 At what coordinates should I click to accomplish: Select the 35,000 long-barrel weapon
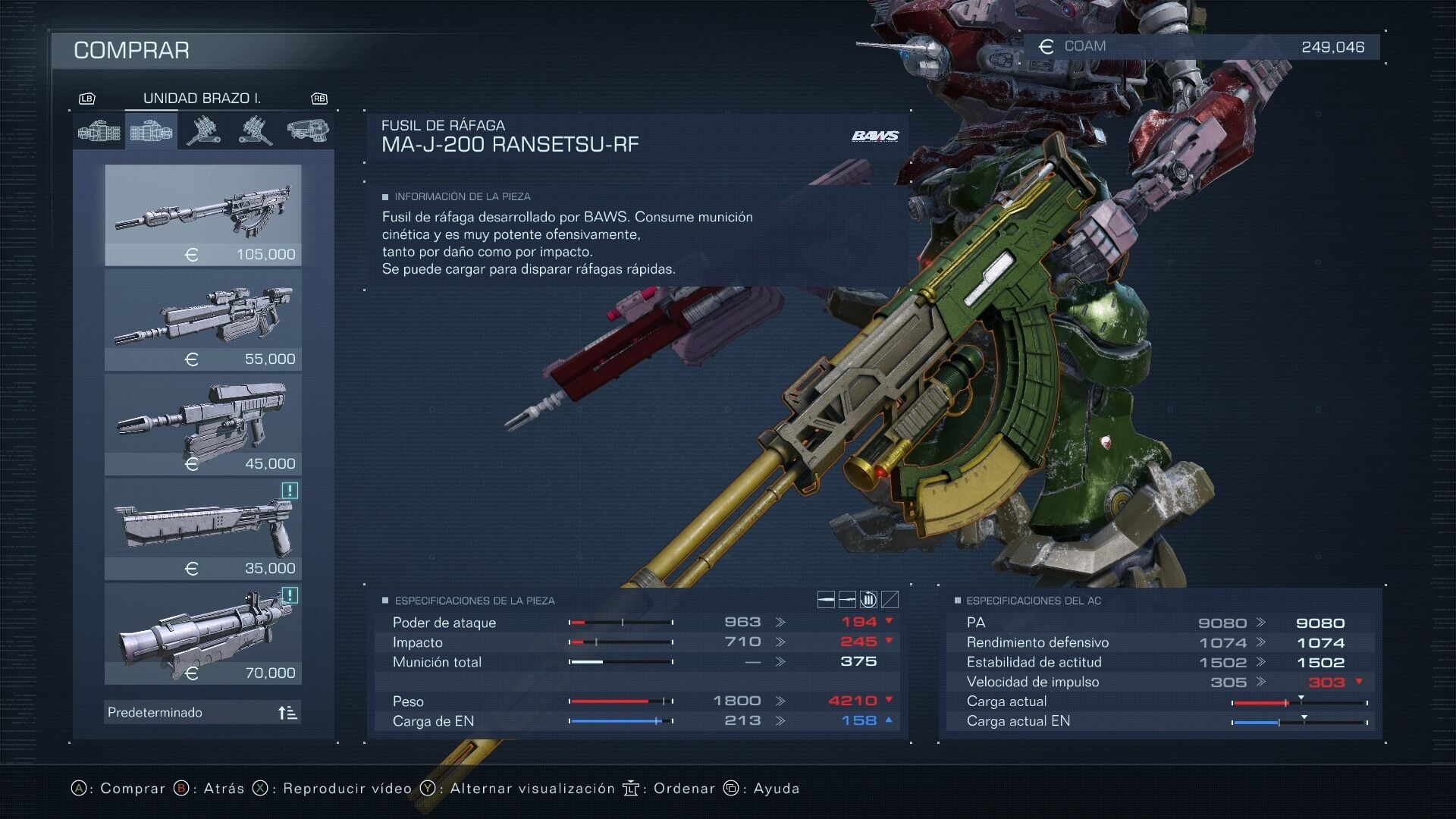[202, 529]
